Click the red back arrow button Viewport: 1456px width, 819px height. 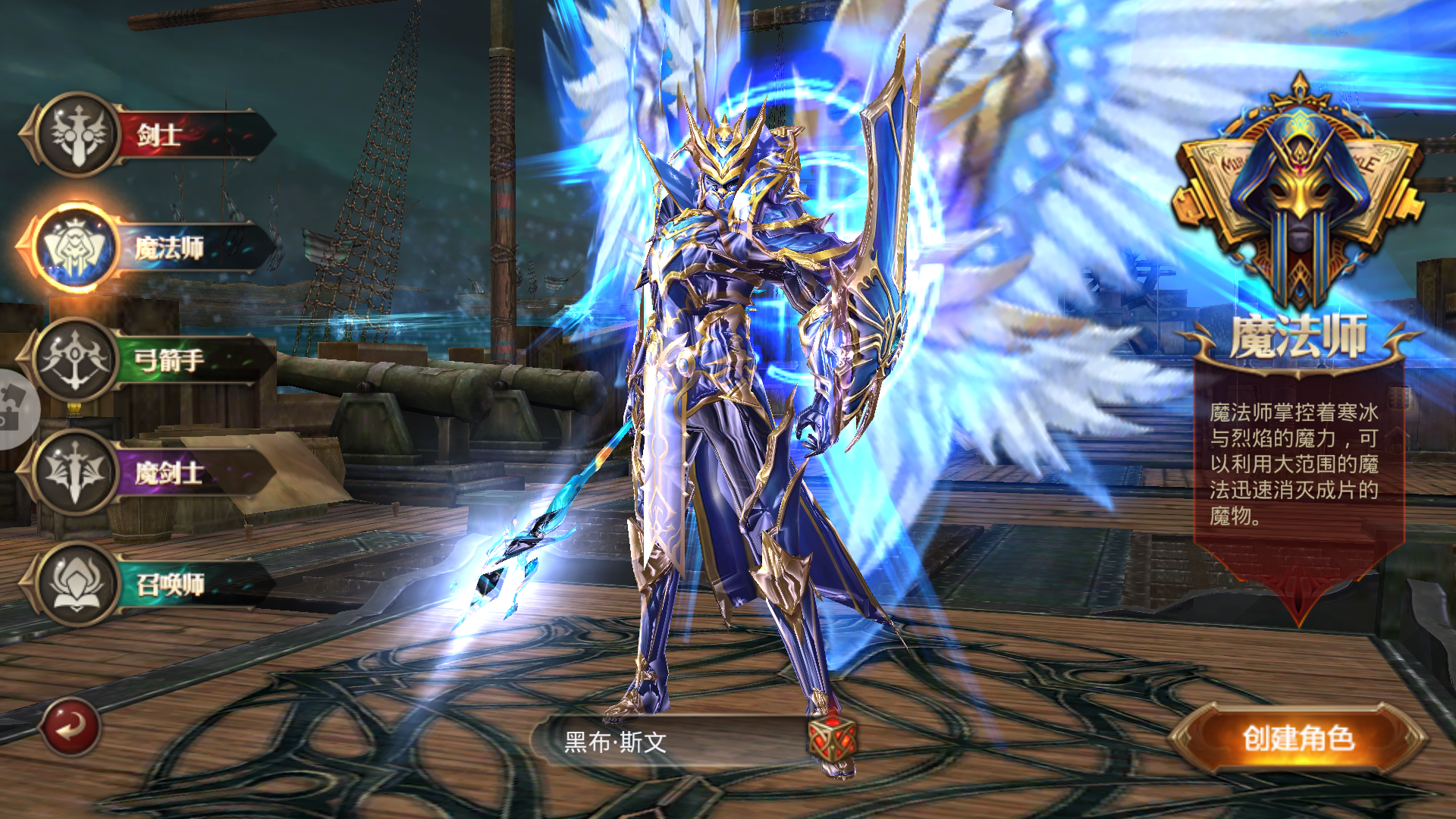(x=71, y=728)
